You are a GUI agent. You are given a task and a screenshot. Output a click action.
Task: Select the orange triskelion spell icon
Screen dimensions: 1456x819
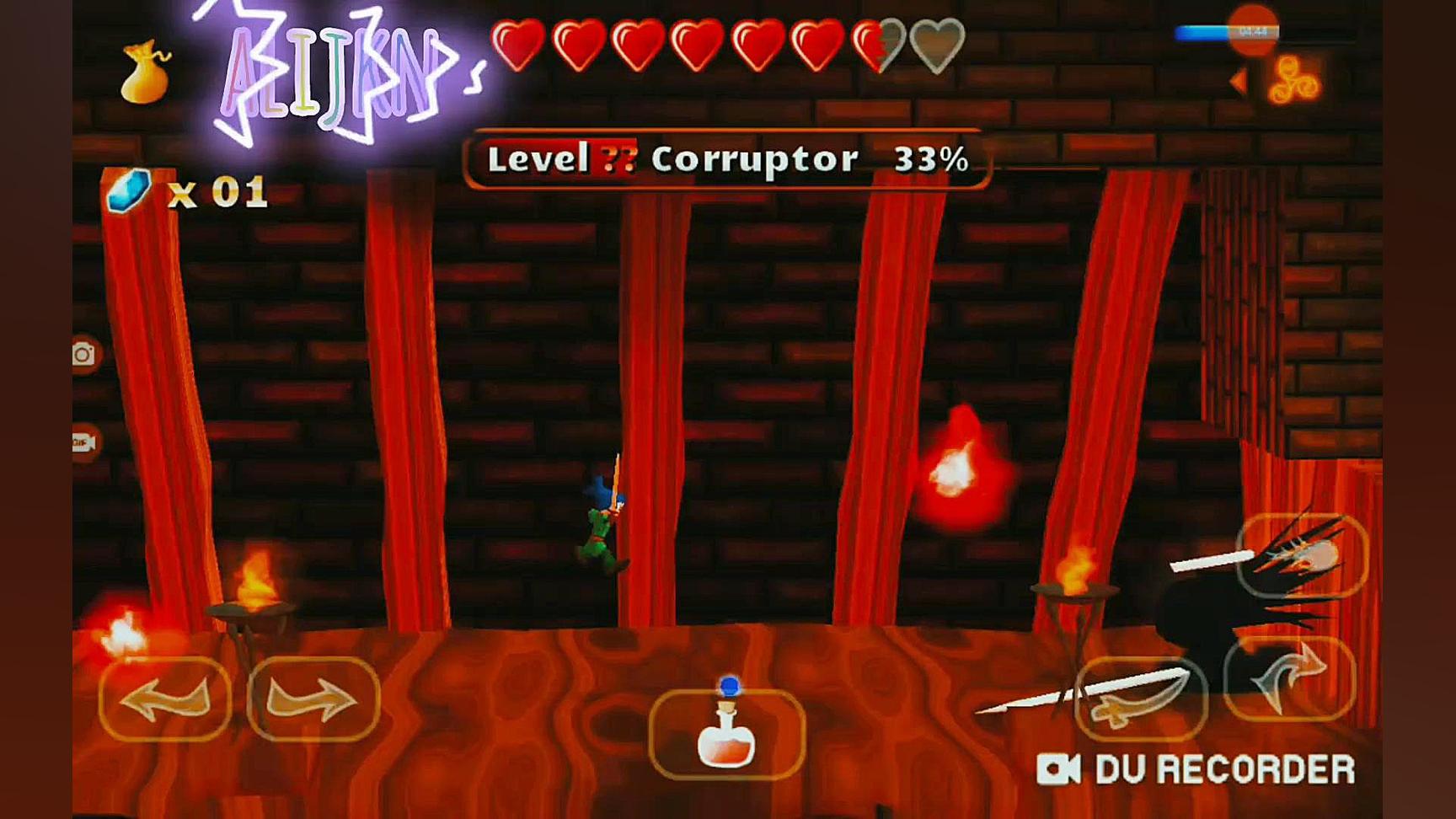[1294, 81]
